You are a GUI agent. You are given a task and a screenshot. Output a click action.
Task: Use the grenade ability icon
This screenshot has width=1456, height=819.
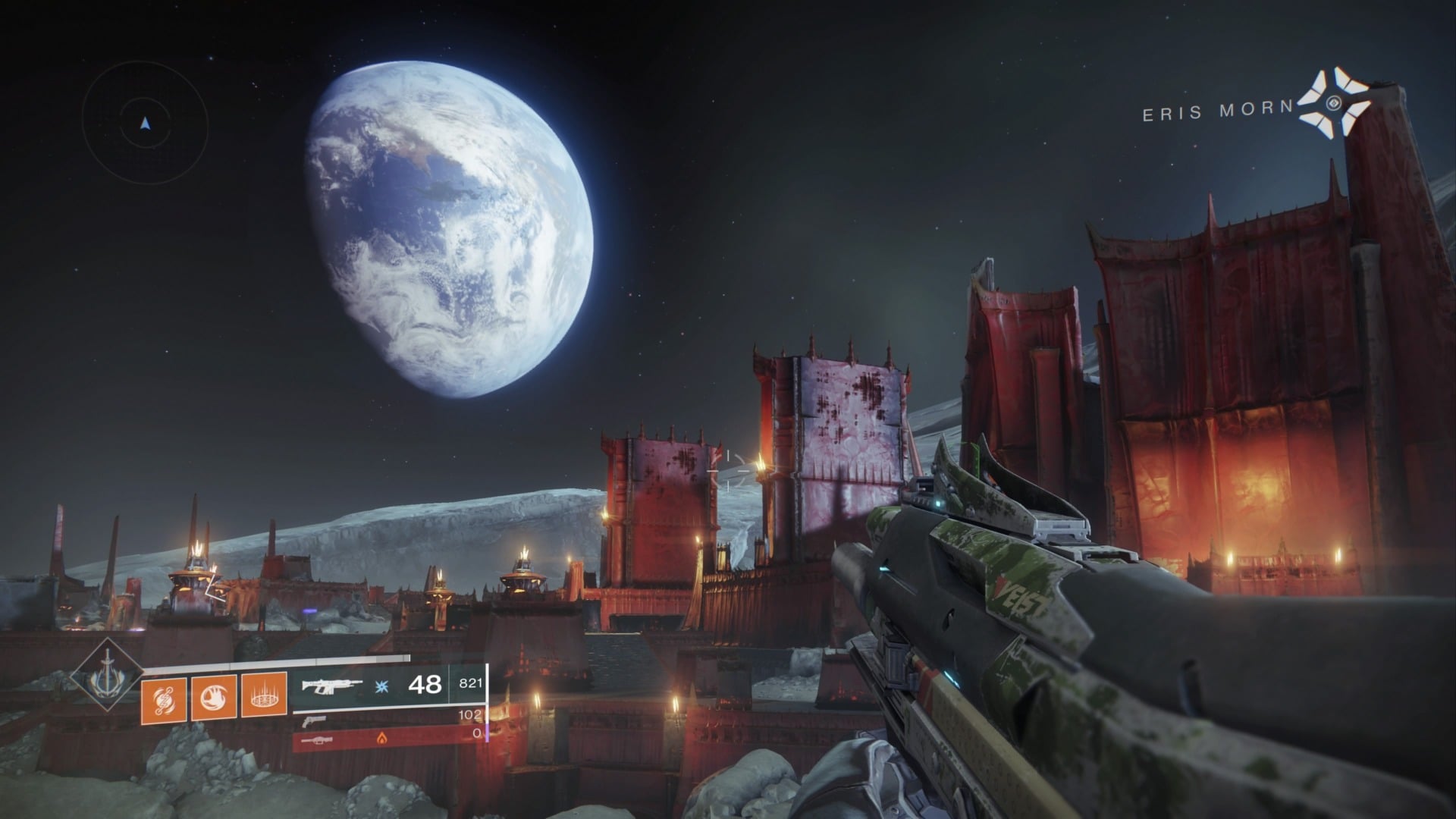(x=164, y=697)
